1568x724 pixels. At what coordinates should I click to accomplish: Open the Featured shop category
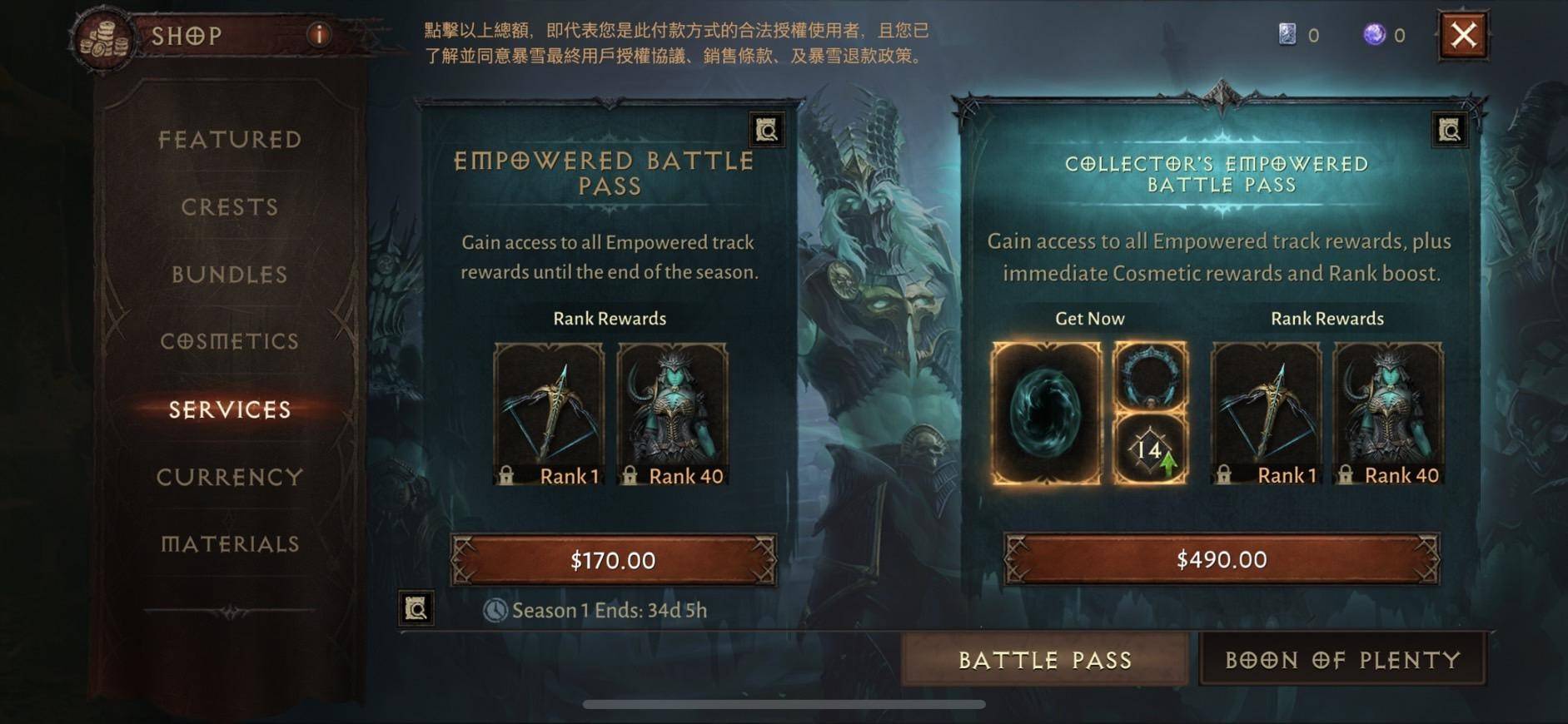[x=230, y=139]
